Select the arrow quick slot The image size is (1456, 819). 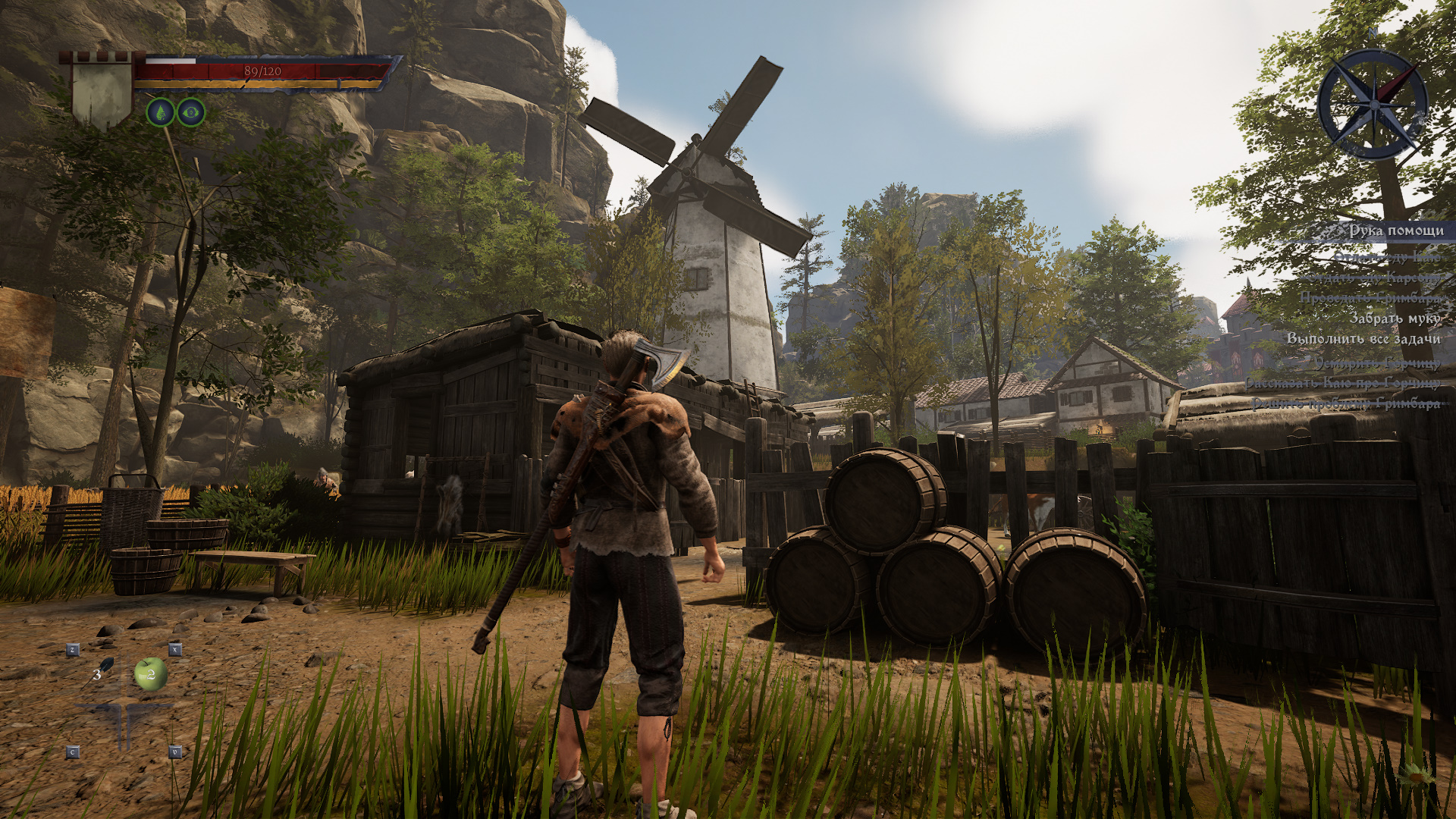point(102,672)
